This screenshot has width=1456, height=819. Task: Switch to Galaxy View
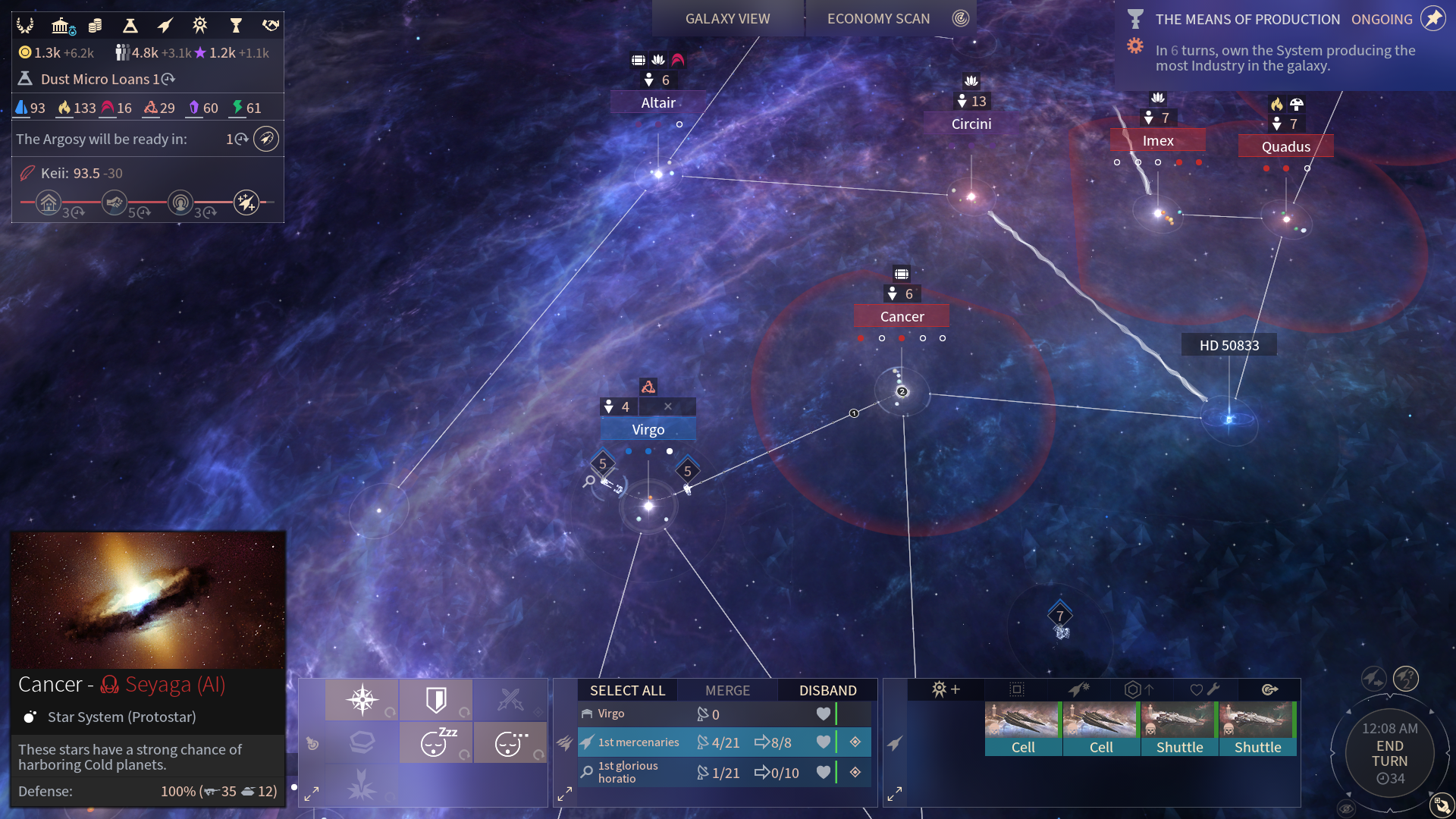pyautogui.click(x=727, y=19)
